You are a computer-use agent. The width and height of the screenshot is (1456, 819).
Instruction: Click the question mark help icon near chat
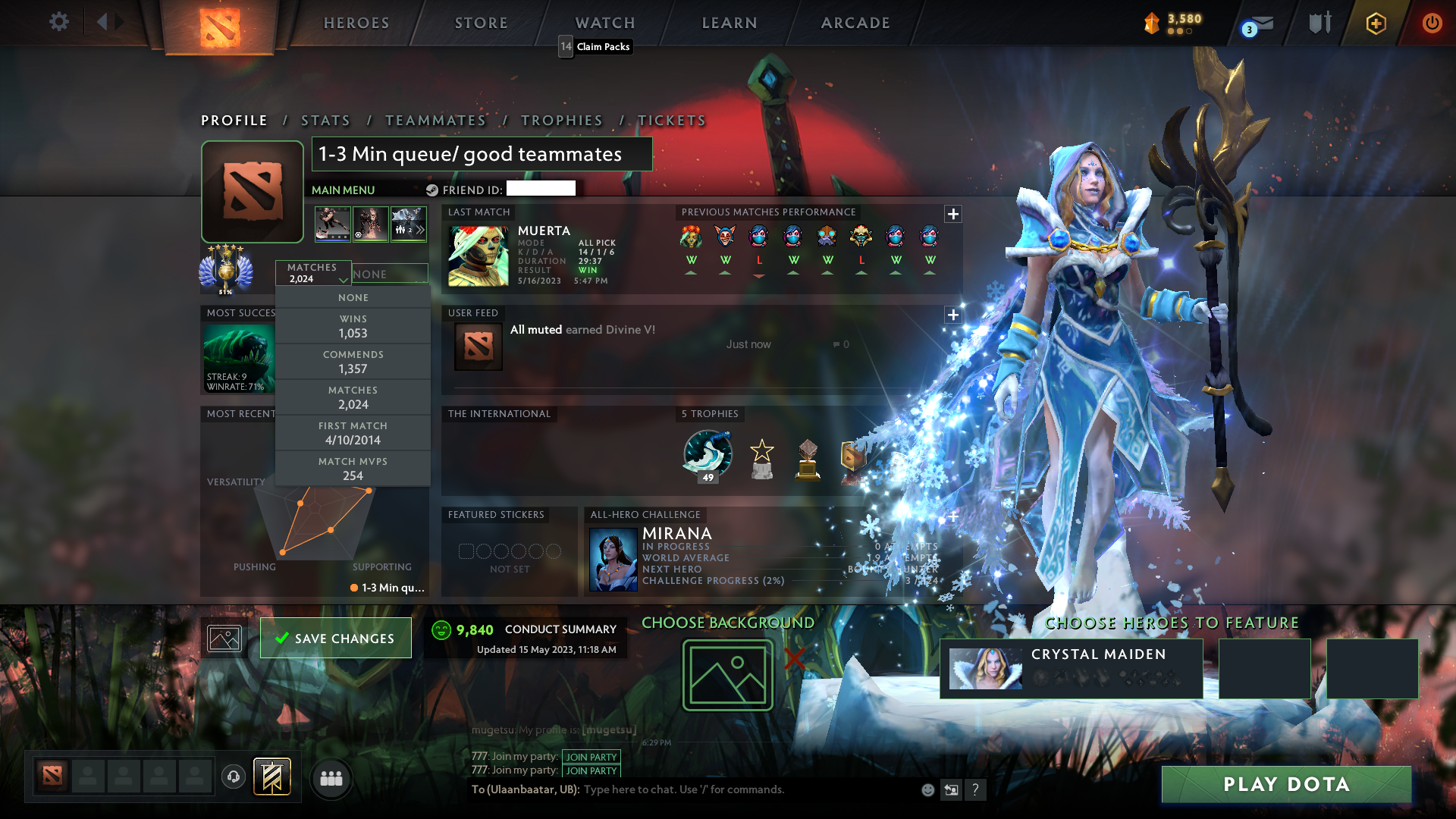tap(976, 789)
